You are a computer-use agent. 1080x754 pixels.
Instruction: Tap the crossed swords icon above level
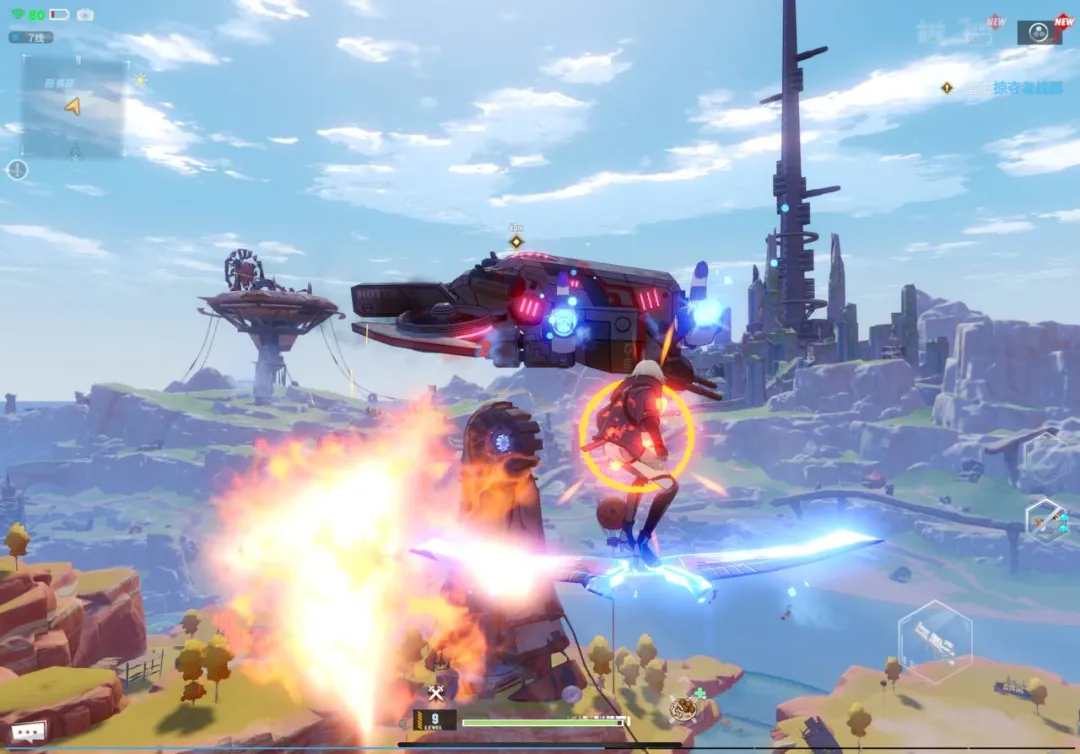click(x=436, y=693)
